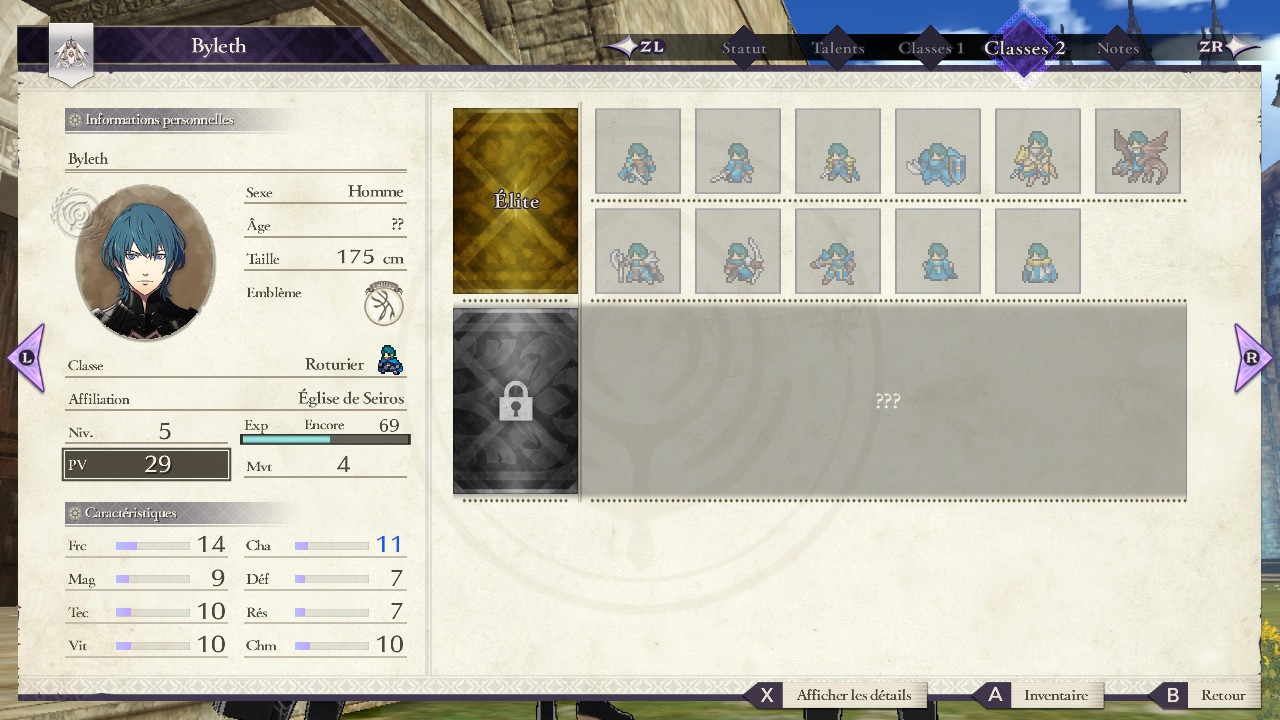This screenshot has width=1280, height=720.
Task: Pick the wyvern rider class tile
Action: coord(1137,151)
